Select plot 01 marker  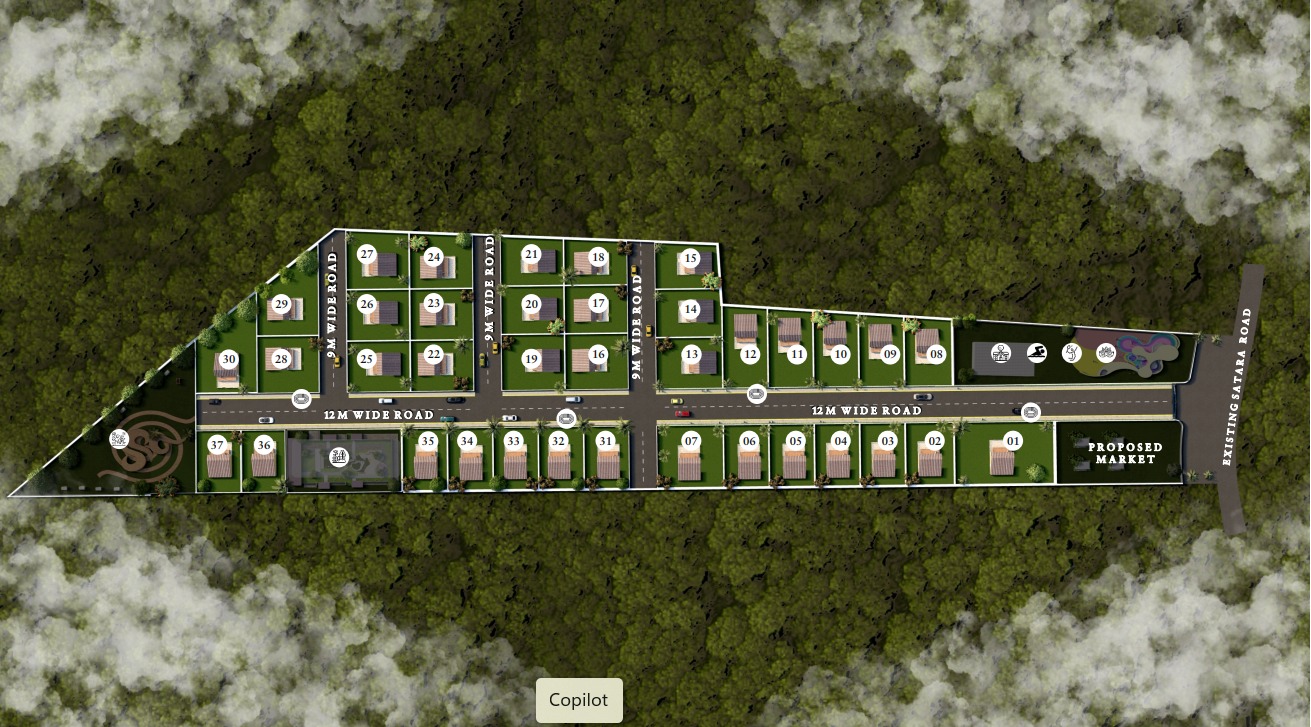(1013, 440)
